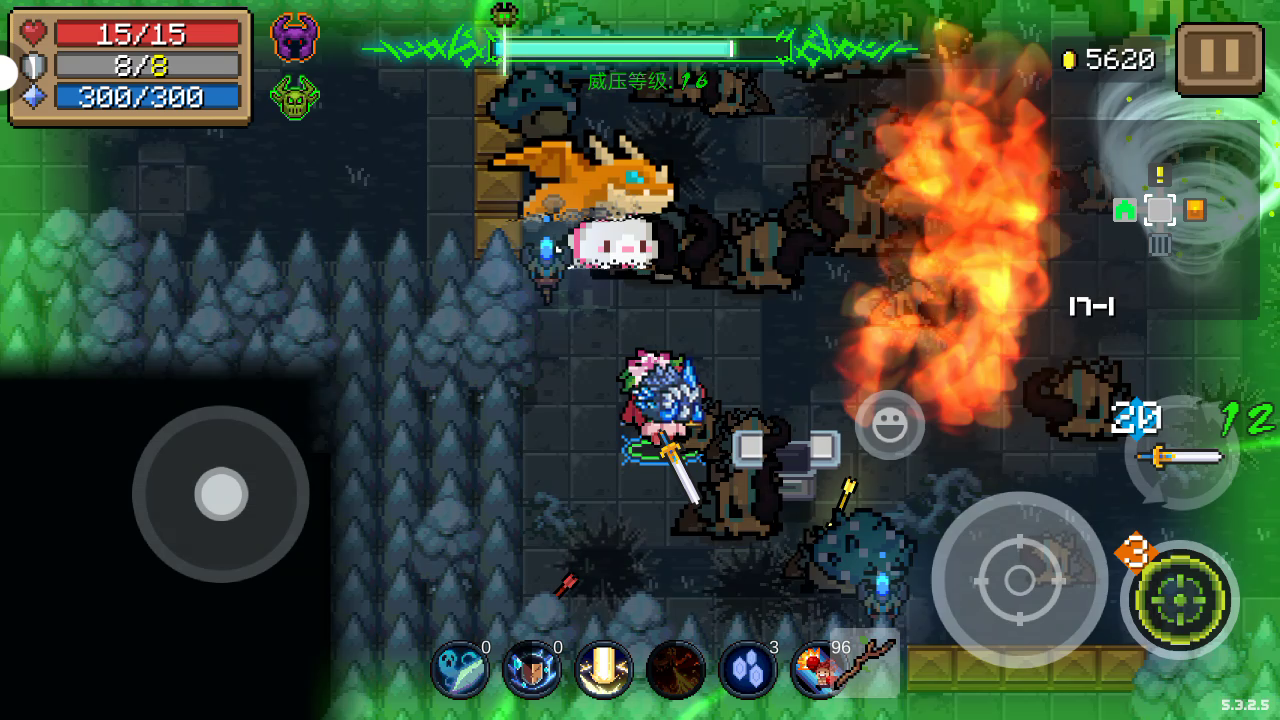
Task: Select the golden light beam buff icon
Action: click(604, 670)
